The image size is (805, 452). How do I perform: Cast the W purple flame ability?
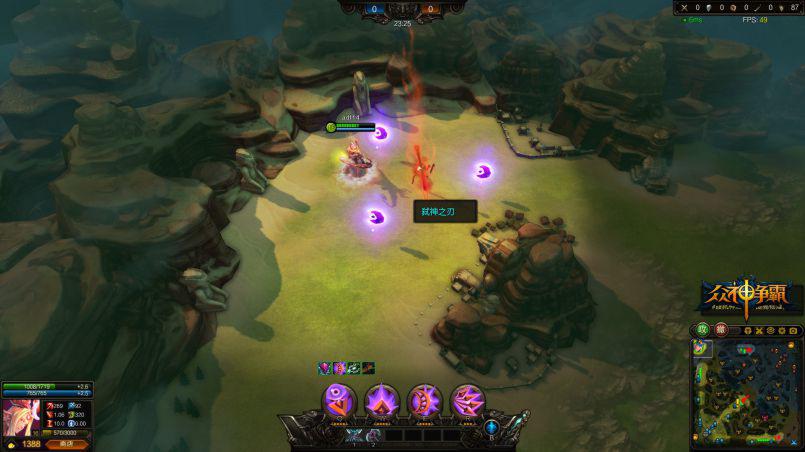pos(382,402)
